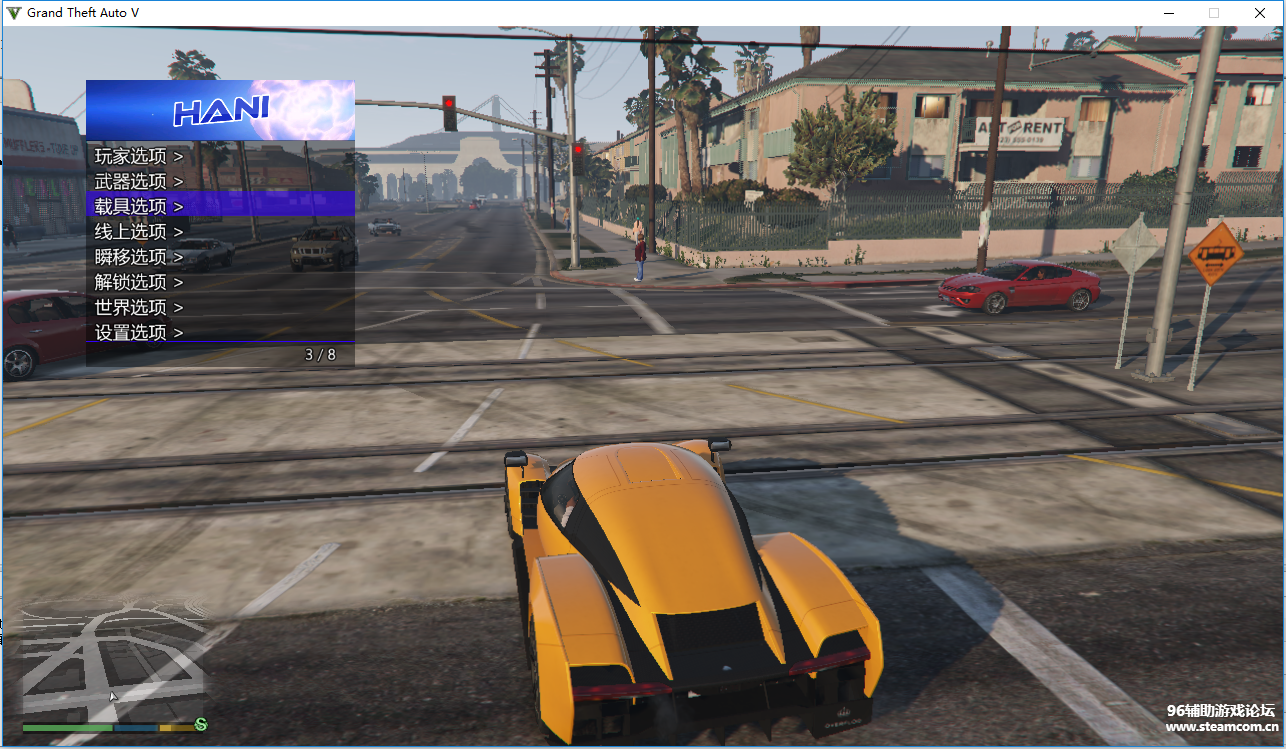Select the 武器选项 weapon options entry

139,181
